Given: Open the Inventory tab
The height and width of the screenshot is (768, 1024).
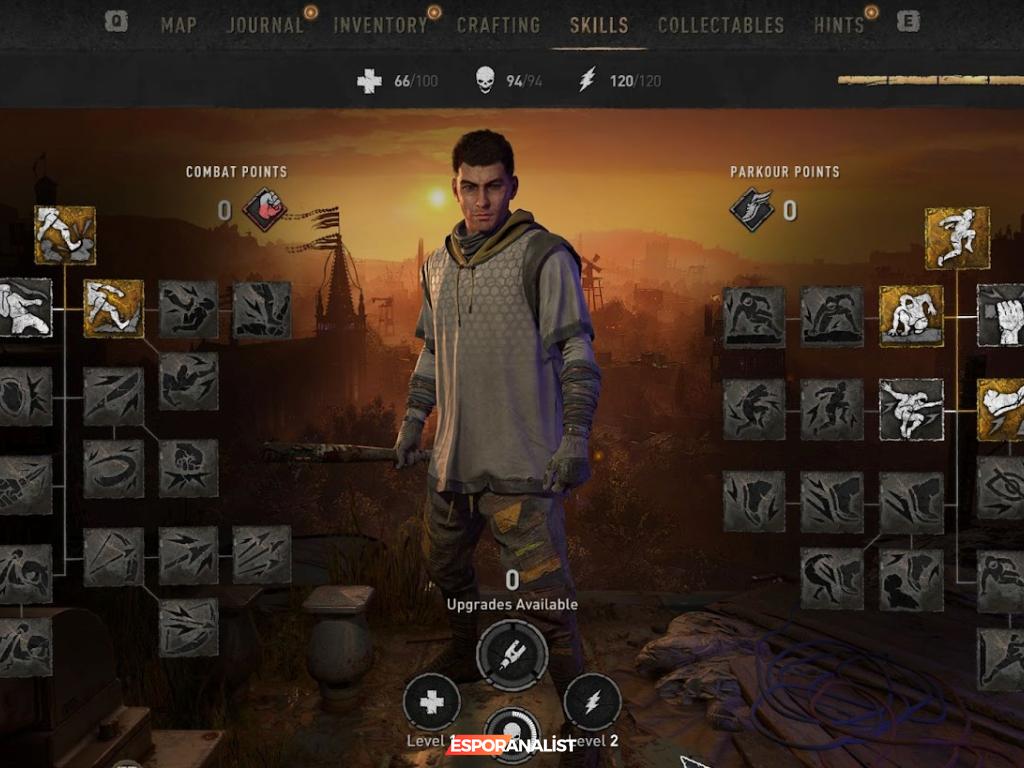Looking at the screenshot, I should (x=380, y=25).
